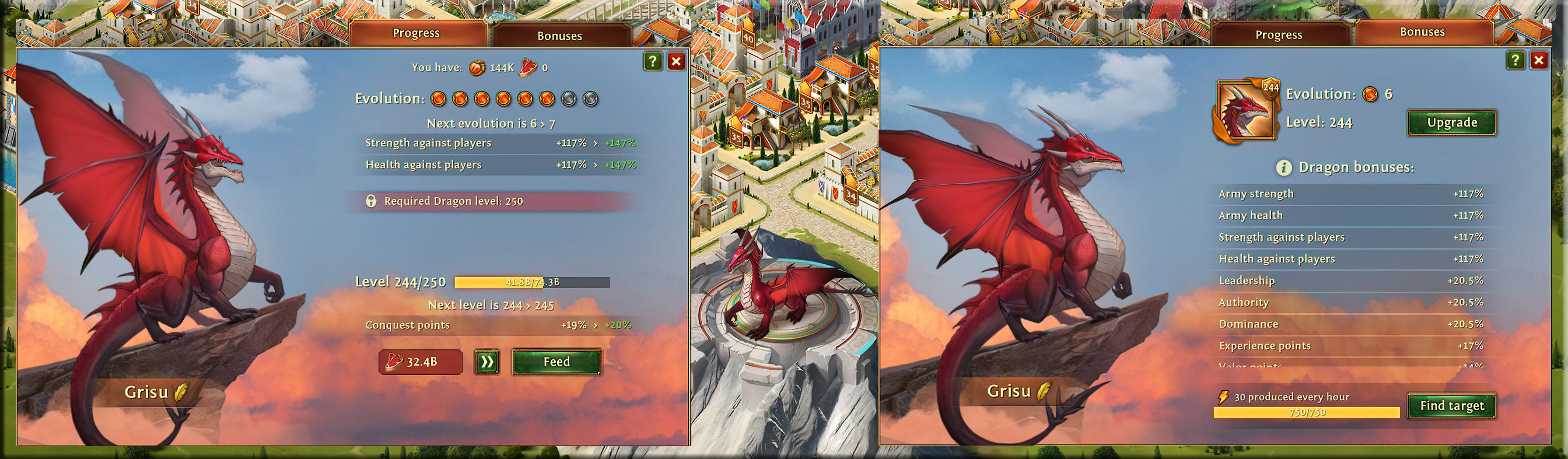1568x459 pixels.
Task: Open help in the Dragon bonuses window
Action: [1515, 60]
